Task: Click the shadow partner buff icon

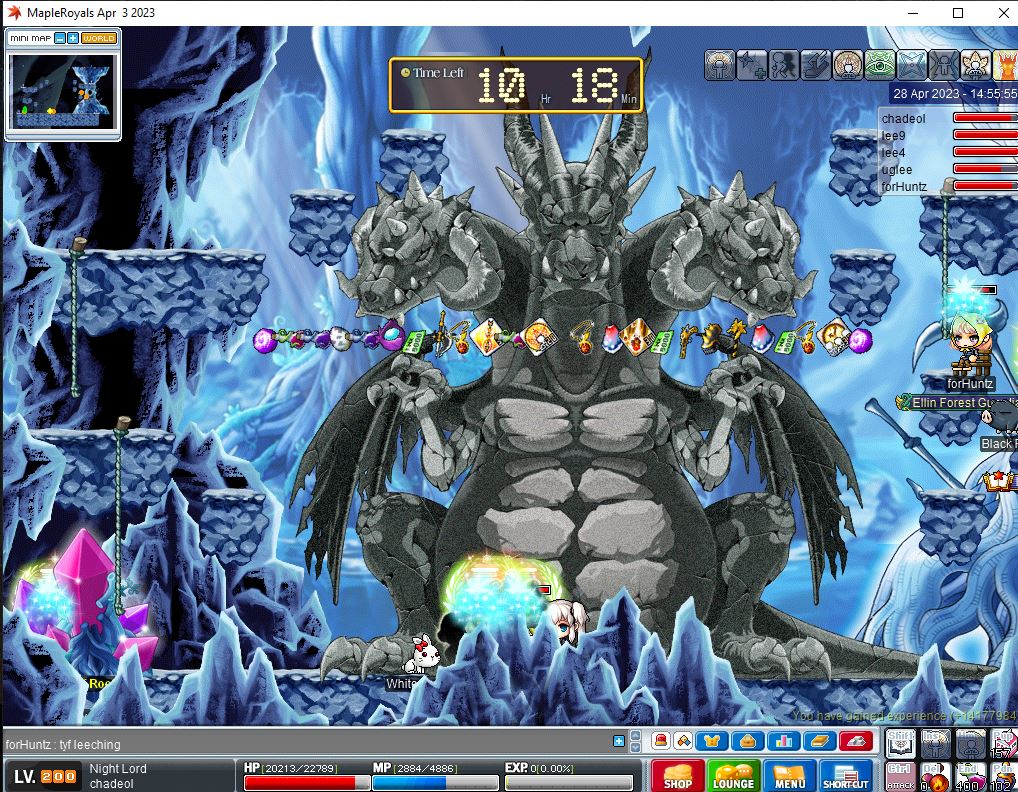Action: coord(783,65)
